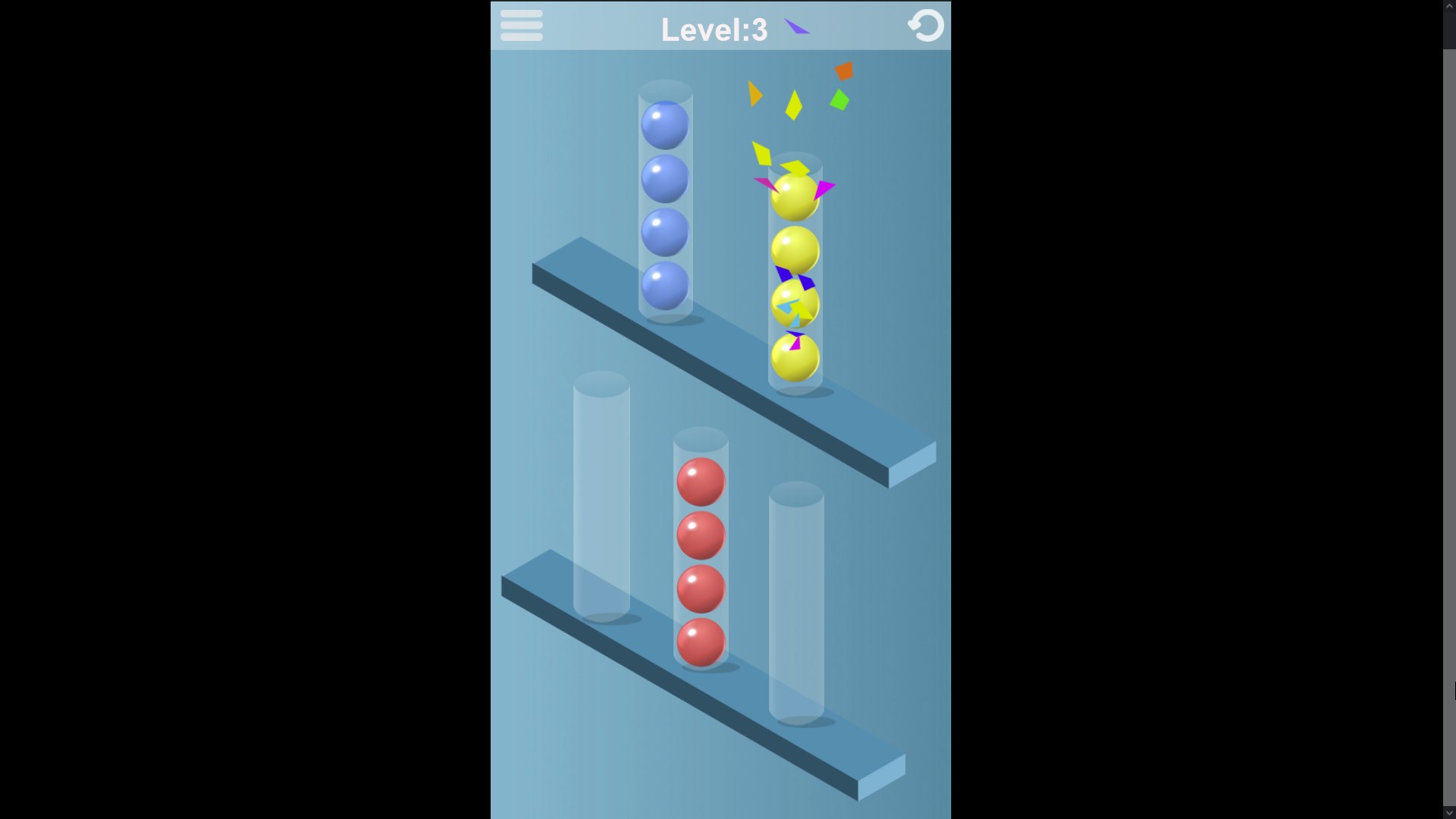Click the Level:3 title text
Viewport: 1456px width, 819px height.
(714, 30)
